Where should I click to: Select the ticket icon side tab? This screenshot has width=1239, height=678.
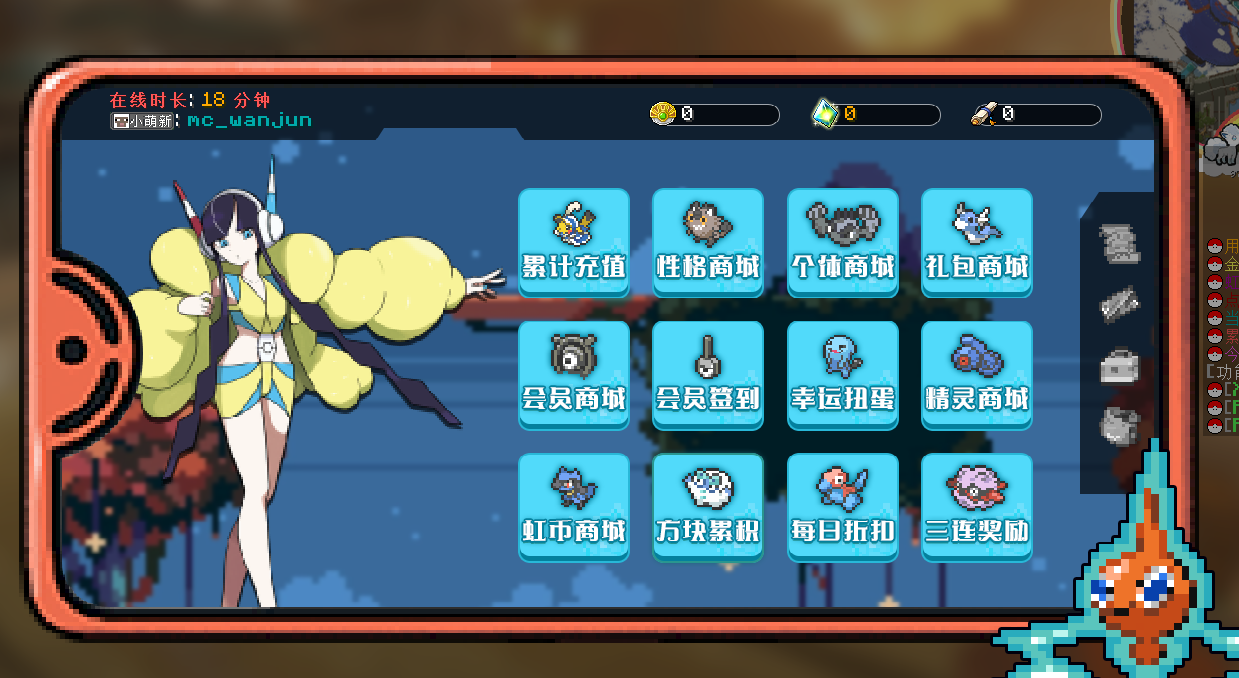pyautogui.click(x=1119, y=305)
